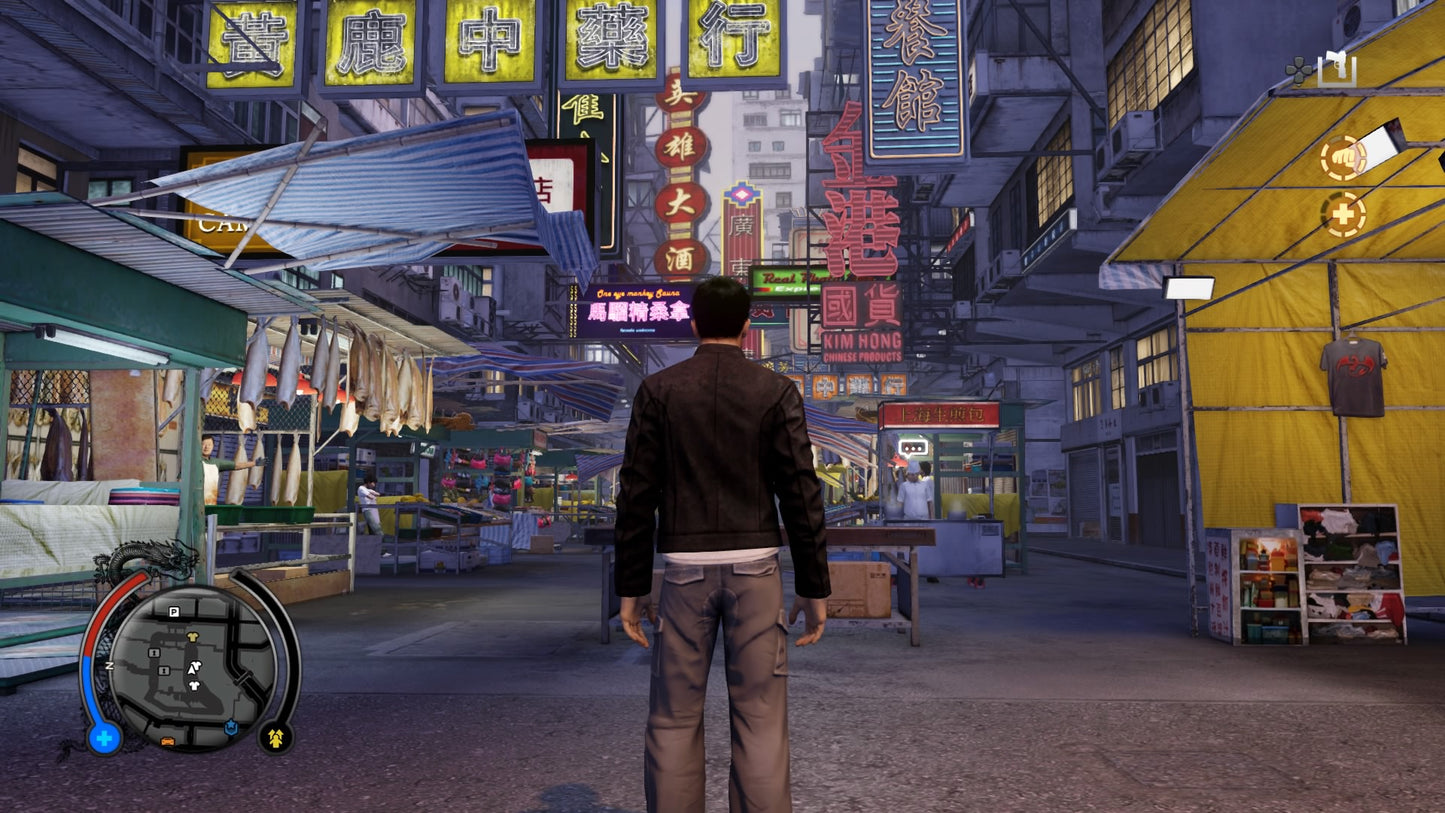Select the yellow clothing shirt minimap icon
The image size is (1445, 813).
click(x=193, y=637)
